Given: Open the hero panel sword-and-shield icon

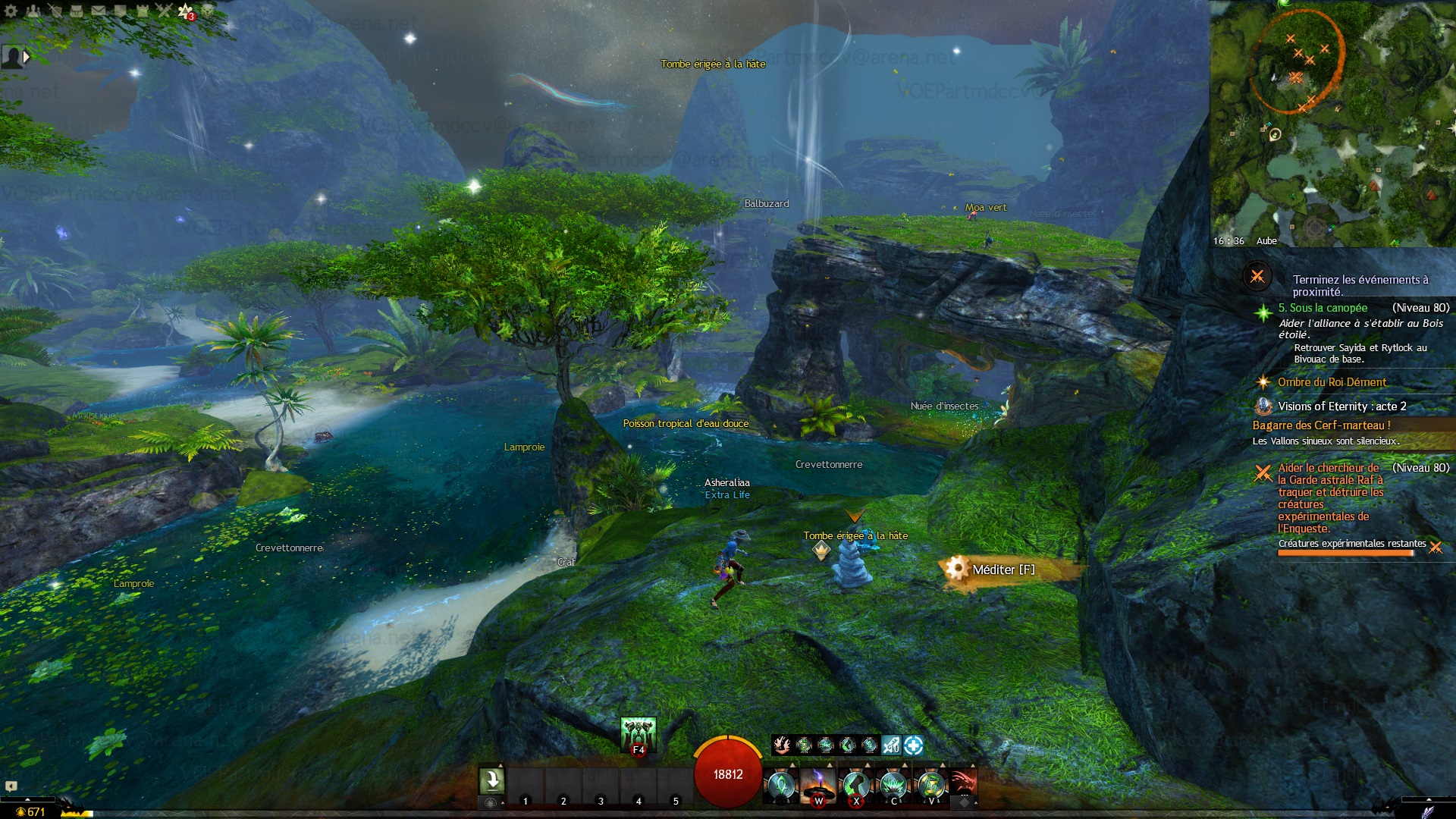Looking at the screenshot, I should tap(55, 11).
